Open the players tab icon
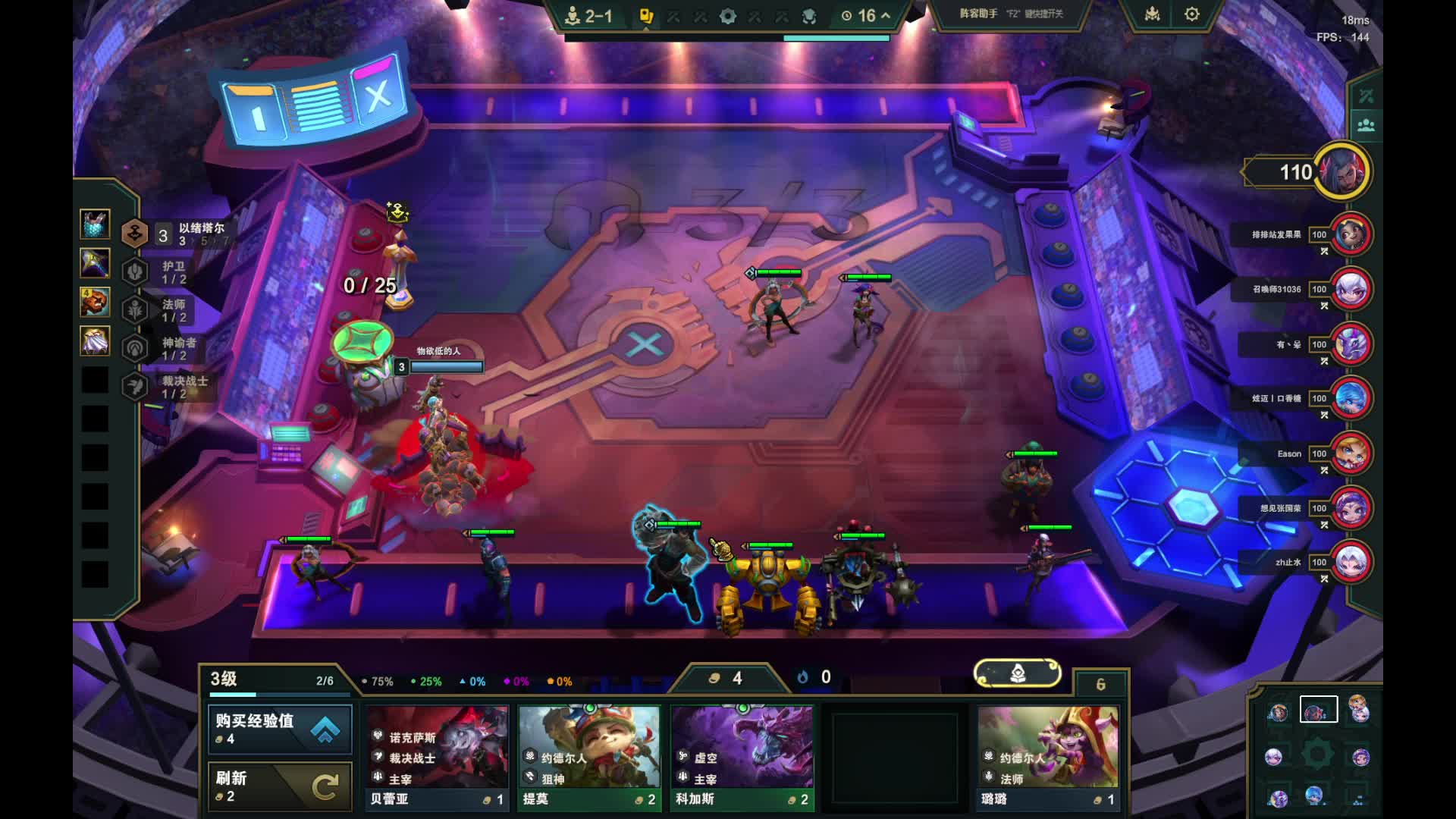1456x819 pixels. click(x=1366, y=125)
